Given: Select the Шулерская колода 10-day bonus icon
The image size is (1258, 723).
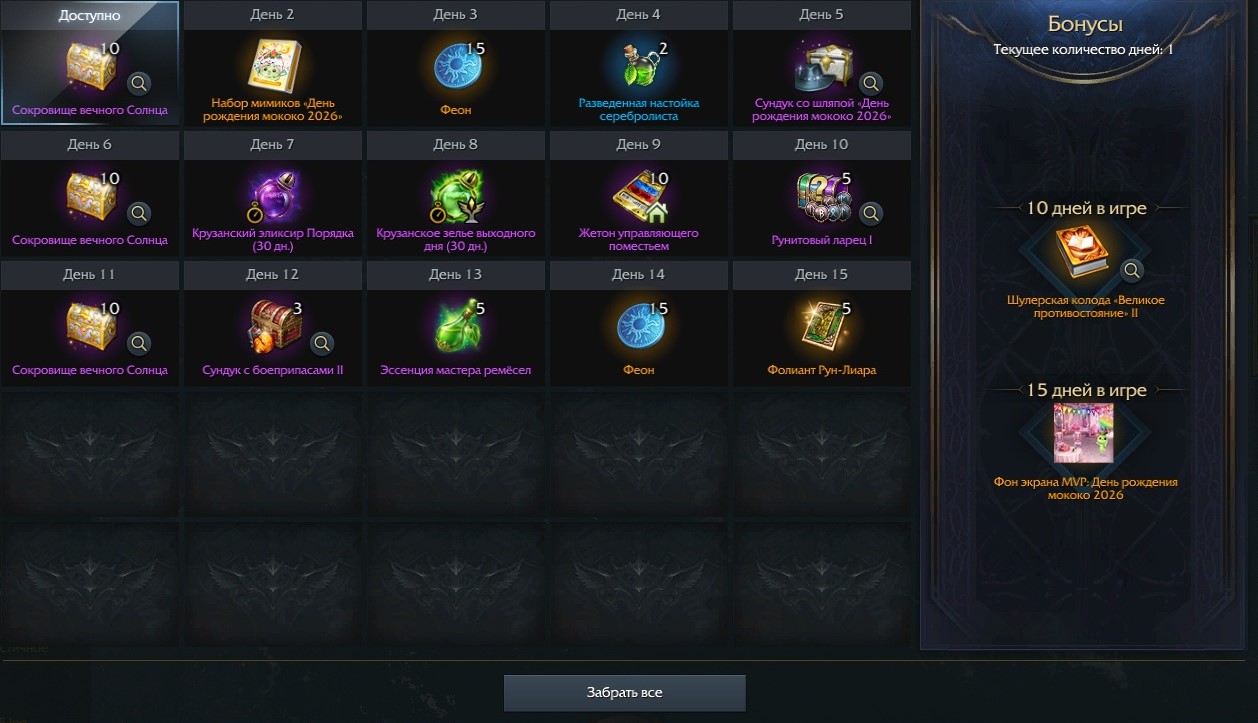Looking at the screenshot, I should [1084, 255].
